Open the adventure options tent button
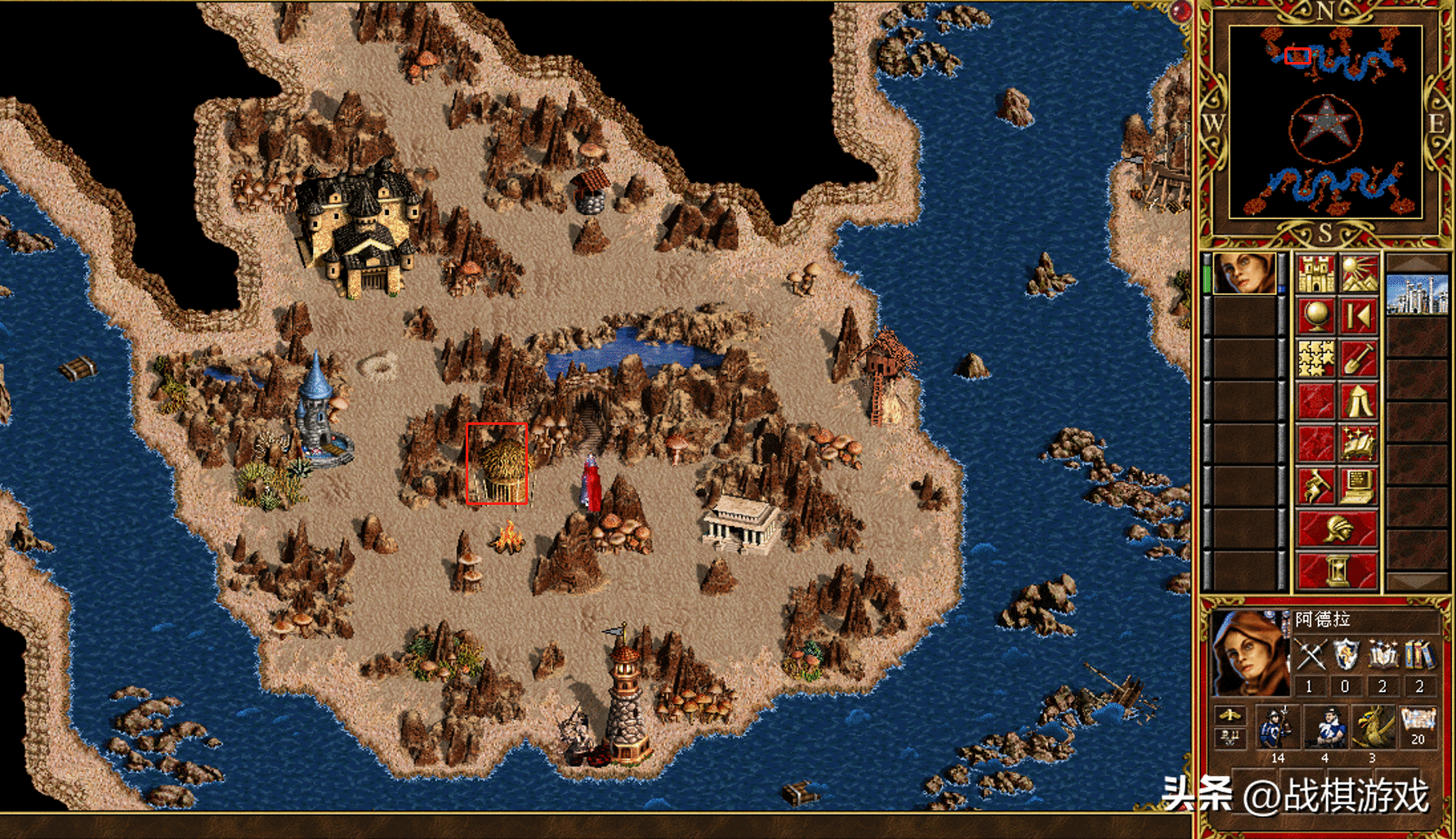 1359,401
